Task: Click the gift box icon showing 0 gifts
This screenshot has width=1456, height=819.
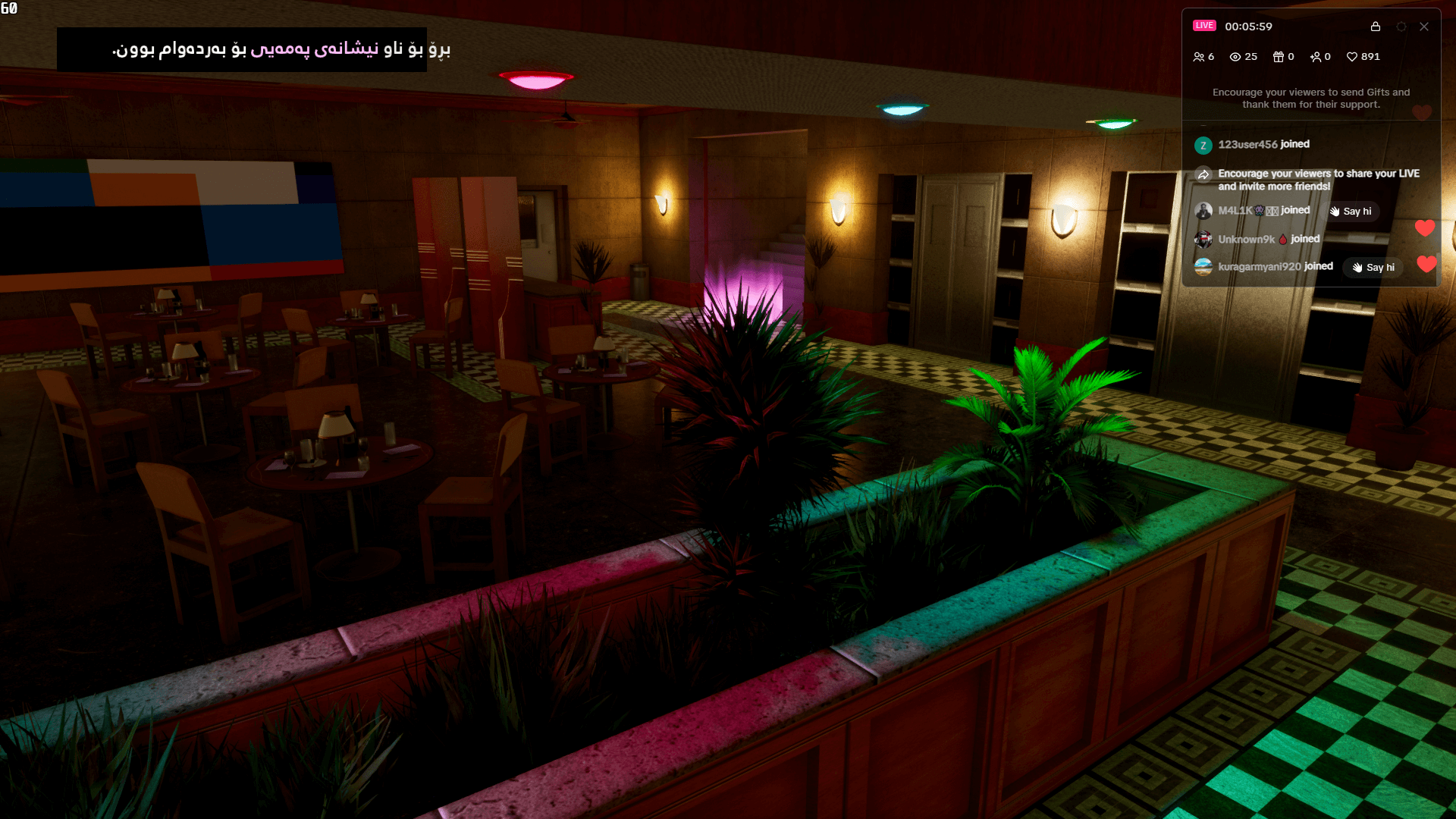Action: [x=1277, y=56]
